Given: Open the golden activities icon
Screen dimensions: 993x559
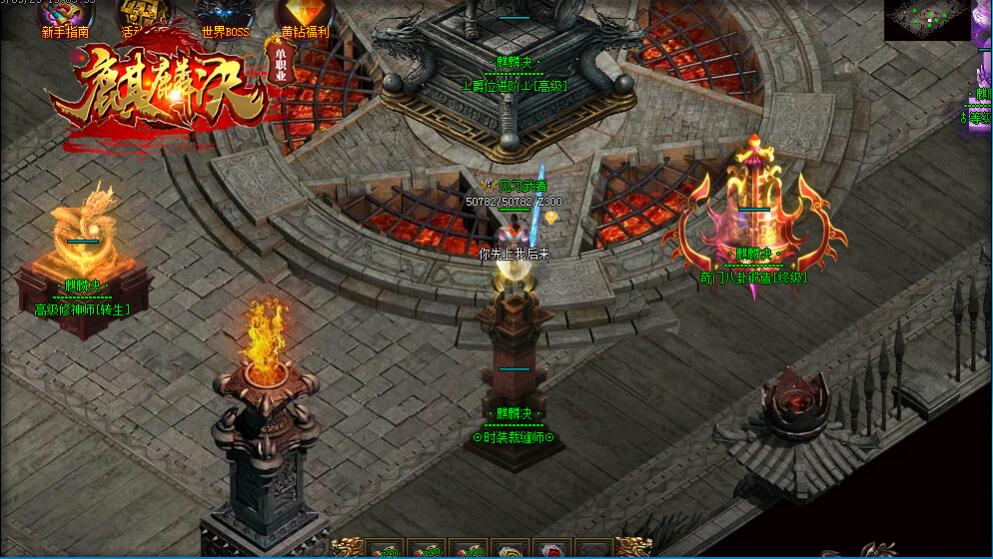Looking at the screenshot, I should pyautogui.click(x=143, y=16).
